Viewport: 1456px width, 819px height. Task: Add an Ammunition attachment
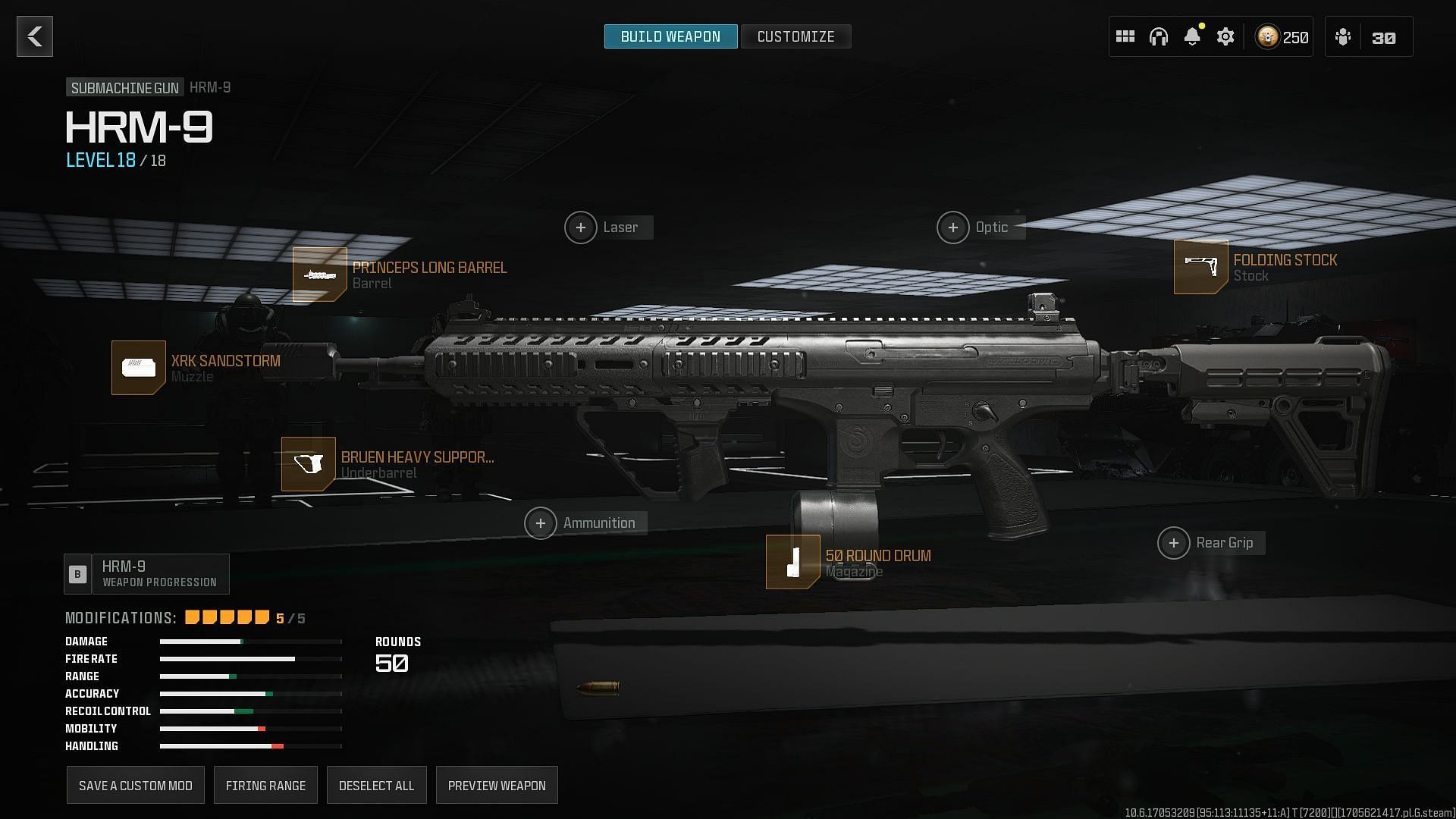[541, 523]
